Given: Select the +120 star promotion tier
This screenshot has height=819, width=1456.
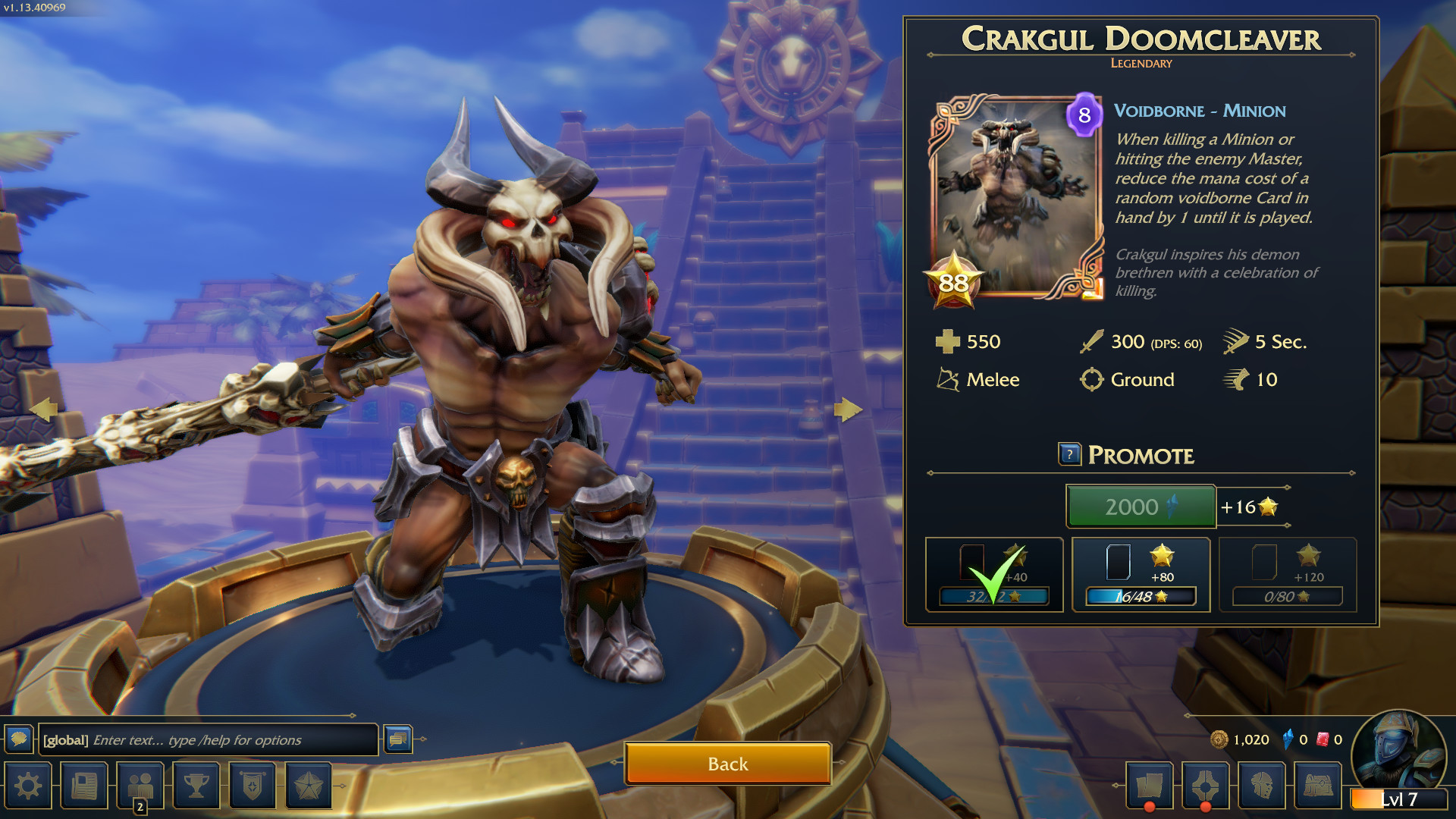Looking at the screenshot, I should (x=1287, y=575).
